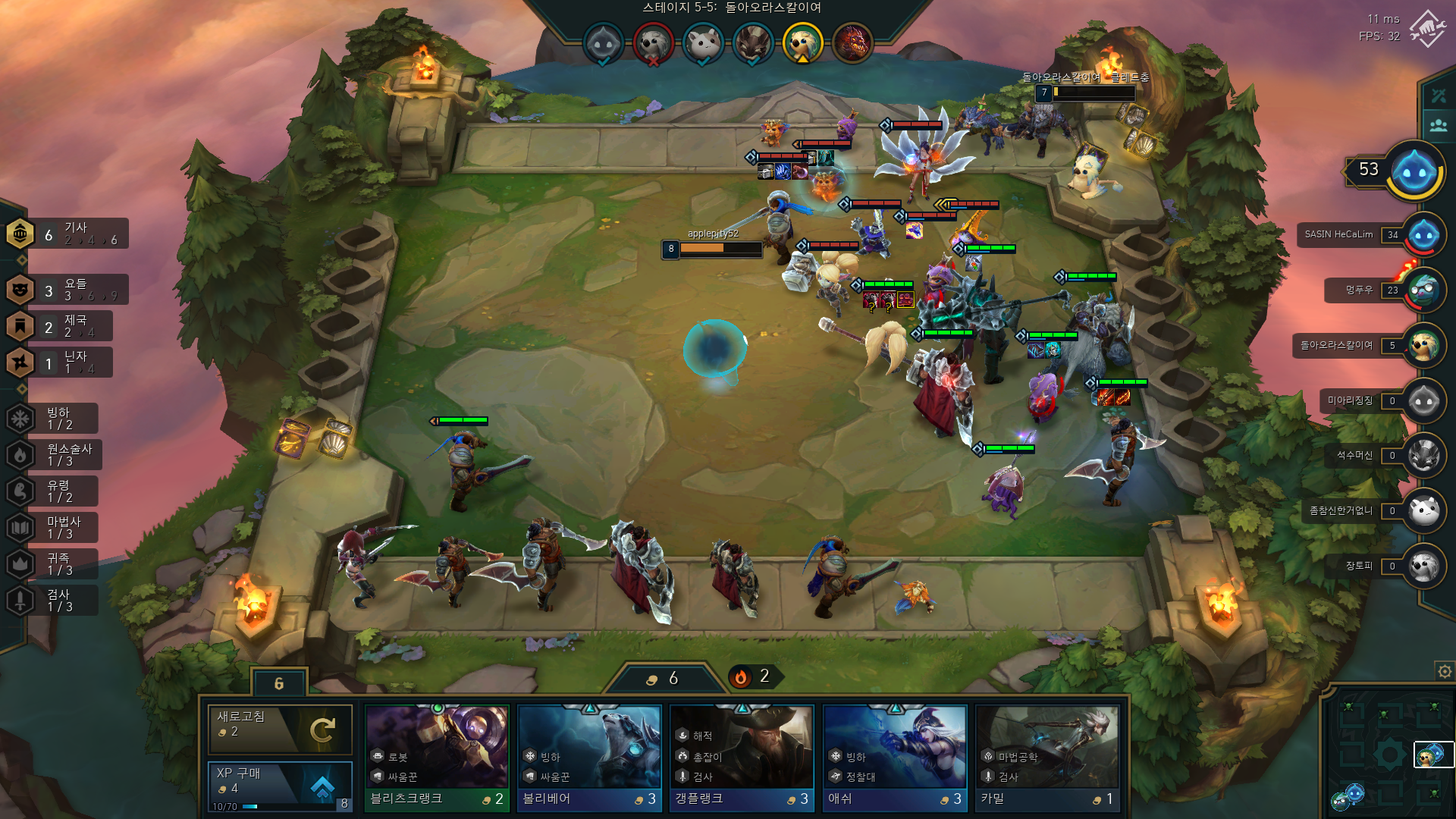Refresh the shop with 새로고침 button
The height and width of the screenshot is (819, 1456).
click(279, 729)
